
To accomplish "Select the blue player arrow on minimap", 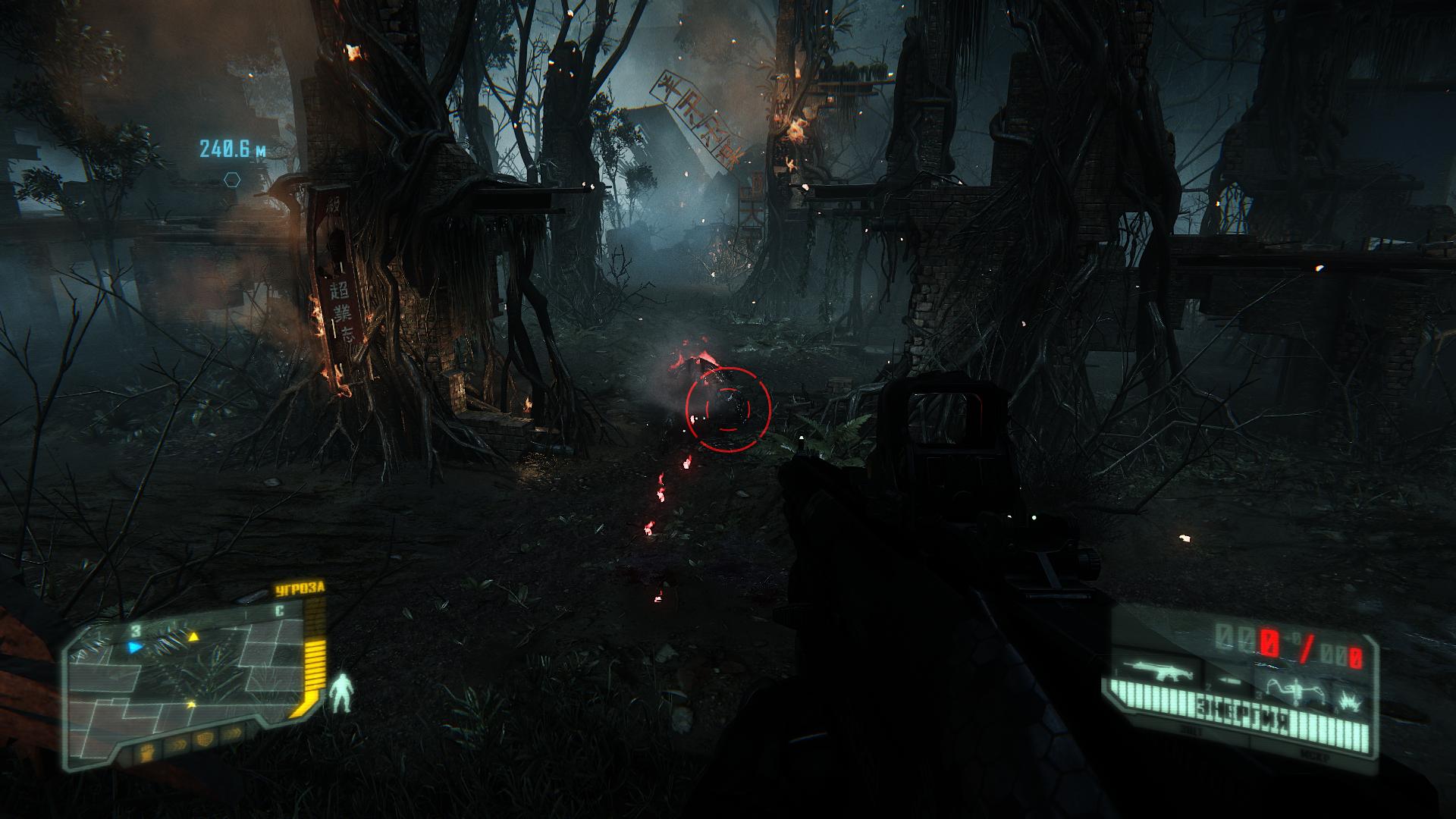I will pyautogui.click(x=135, y=647).
